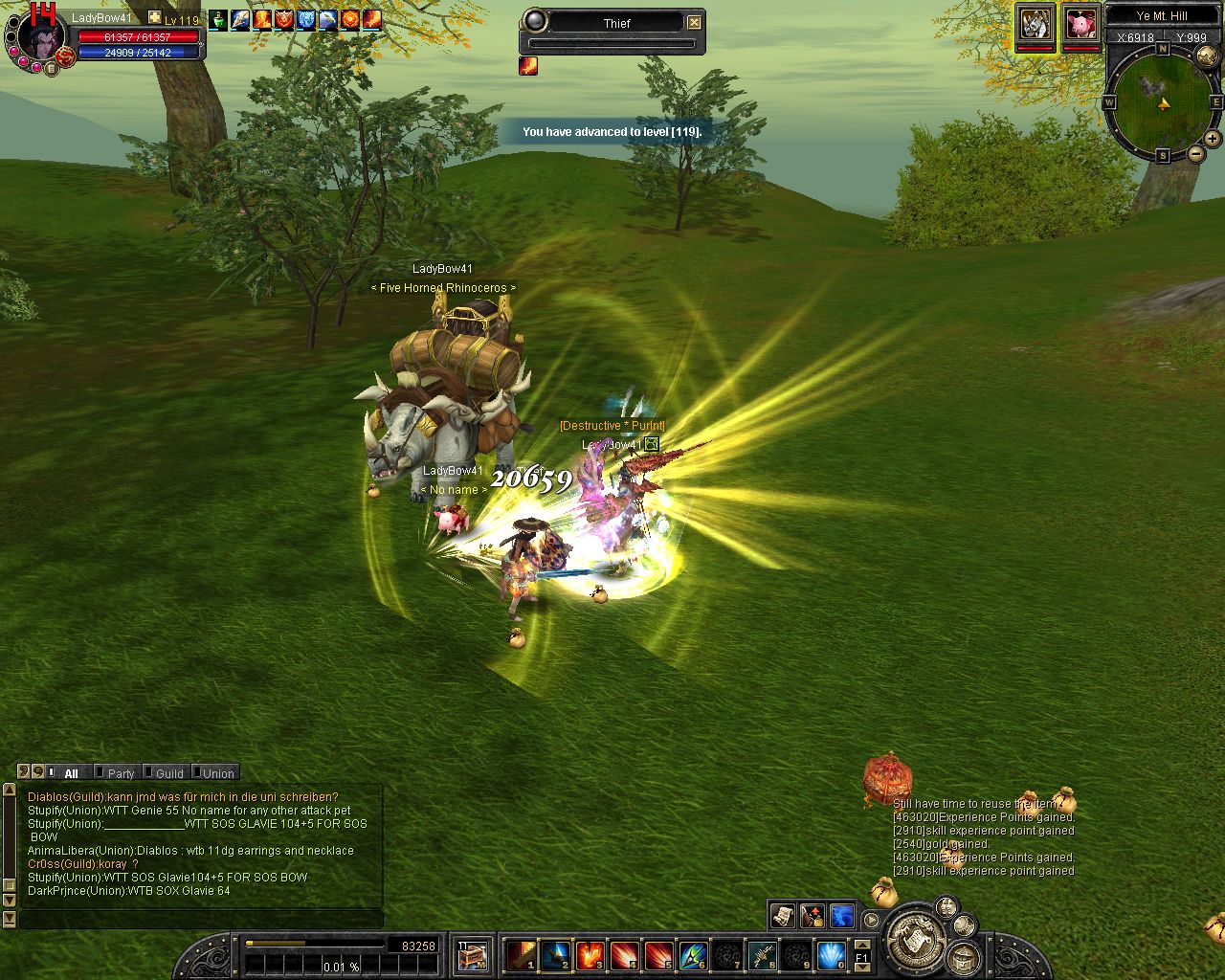The width and height of the screenshot is (1225, 980).
Task: Switch to the Guild chat tab
Action: pyautogui.click(x=169, y=773)
